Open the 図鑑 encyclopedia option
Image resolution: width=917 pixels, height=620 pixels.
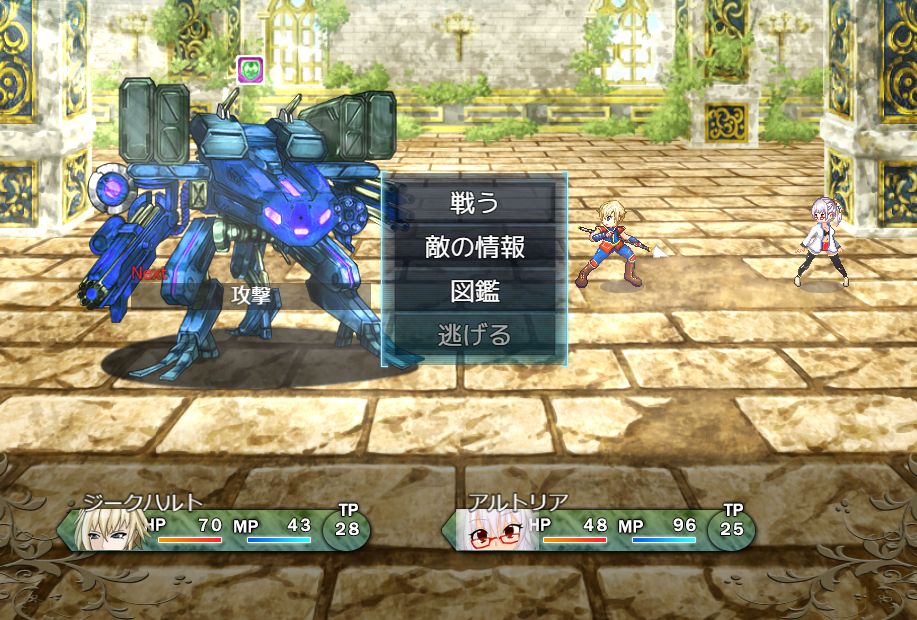click(474, 291)
